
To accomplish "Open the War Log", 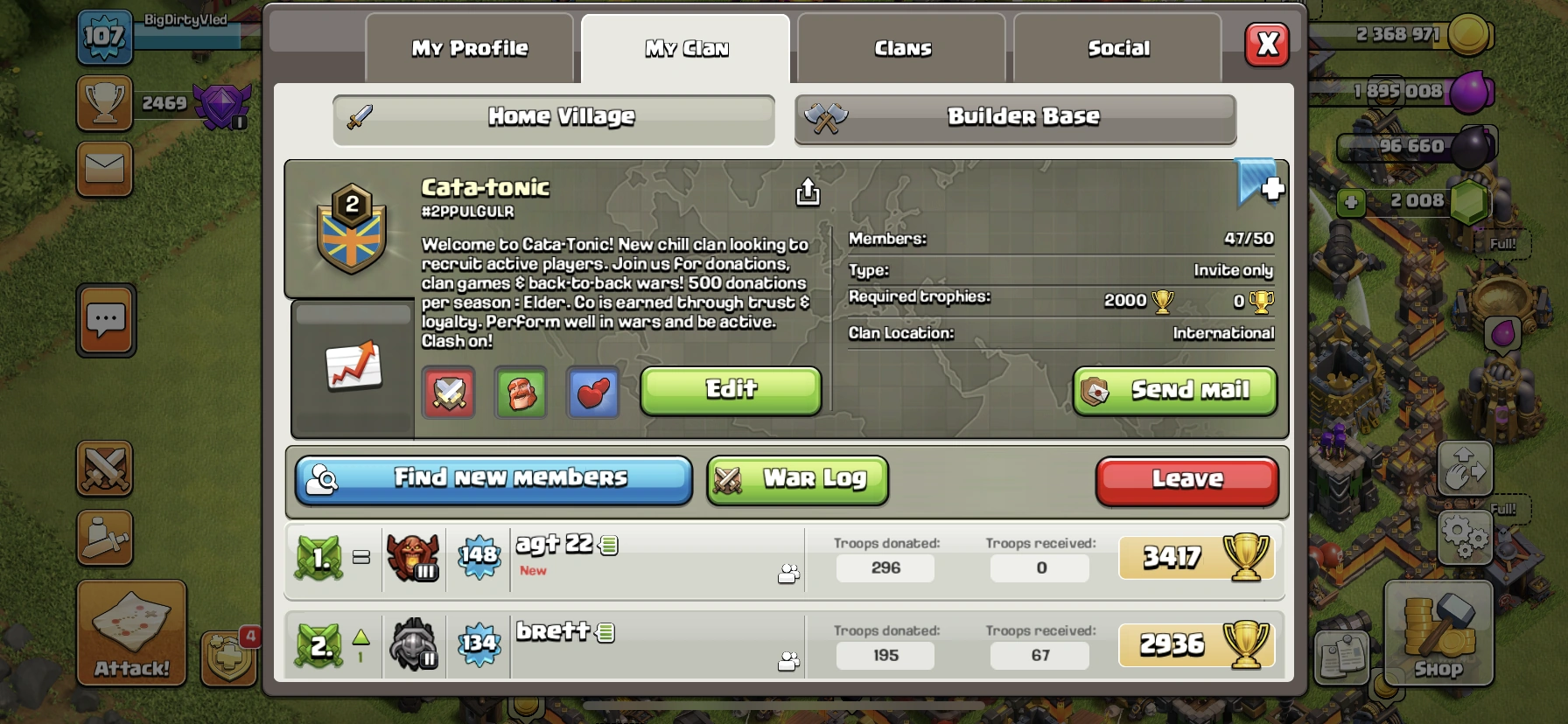I will click(x=796, y=479).
